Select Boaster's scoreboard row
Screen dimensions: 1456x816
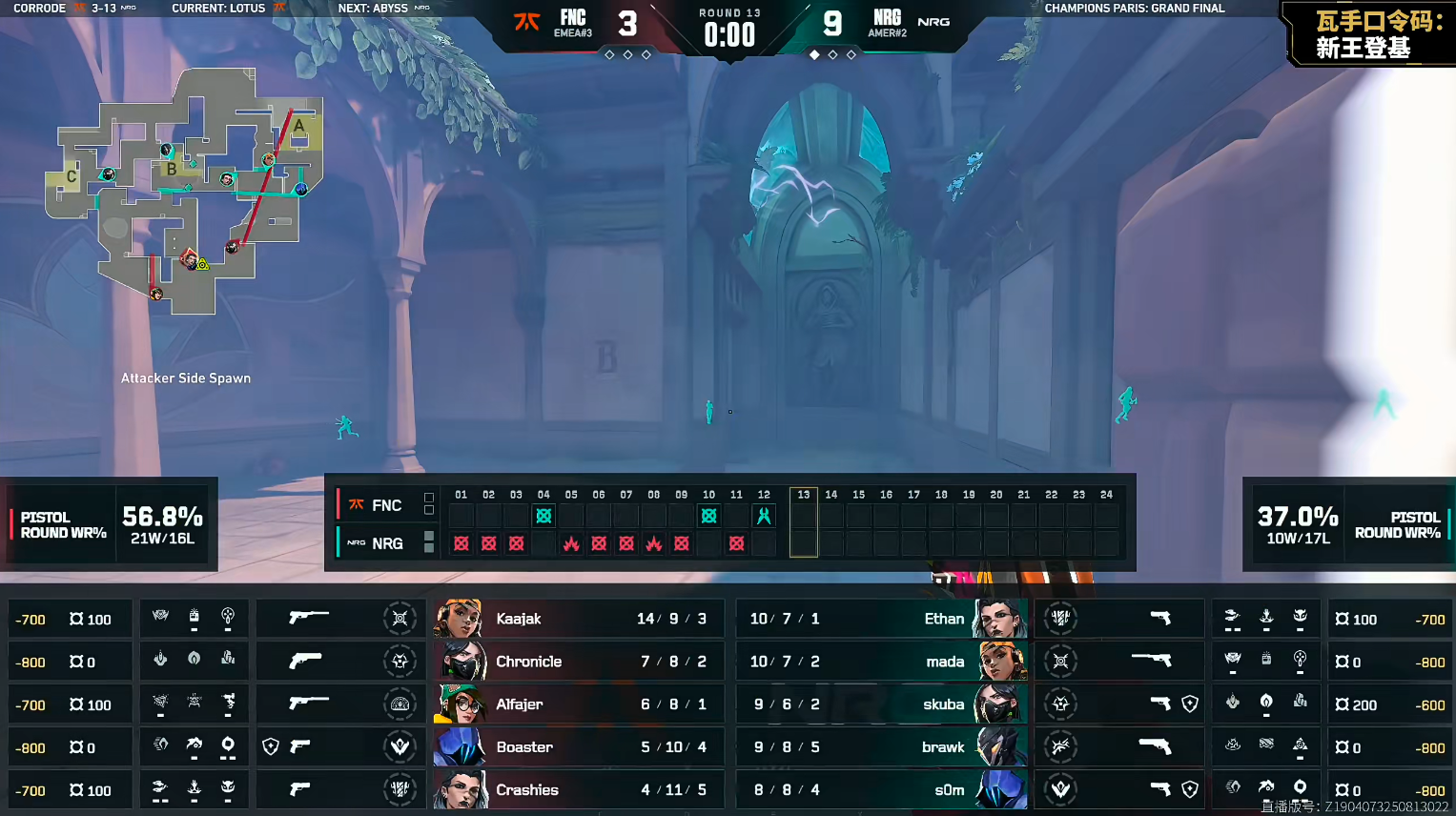point(578,747)
